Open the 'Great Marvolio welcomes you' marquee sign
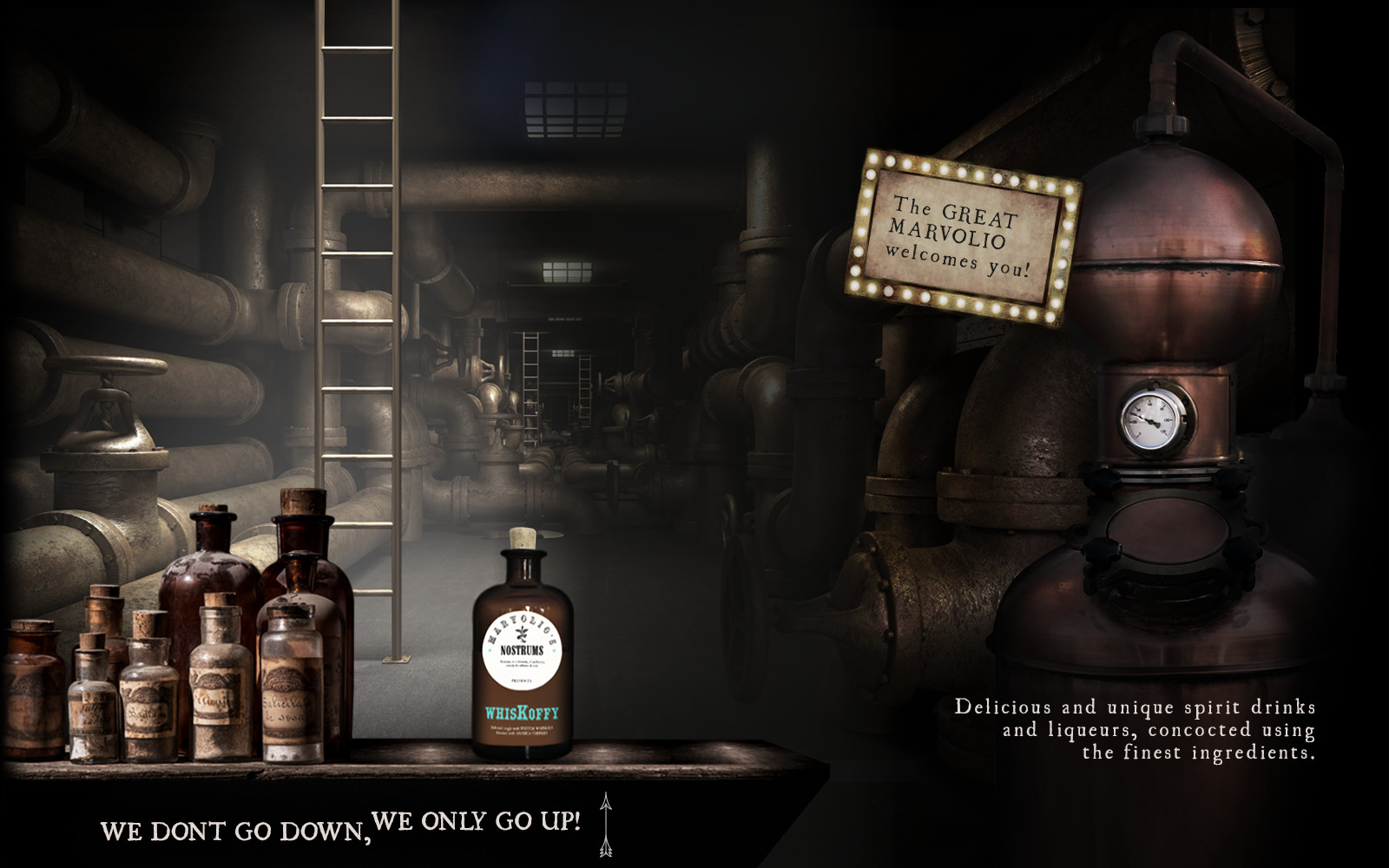Image resolution: width=1389 pixels, height=868 pixels. pyautogui.click(x=964, y=237)
